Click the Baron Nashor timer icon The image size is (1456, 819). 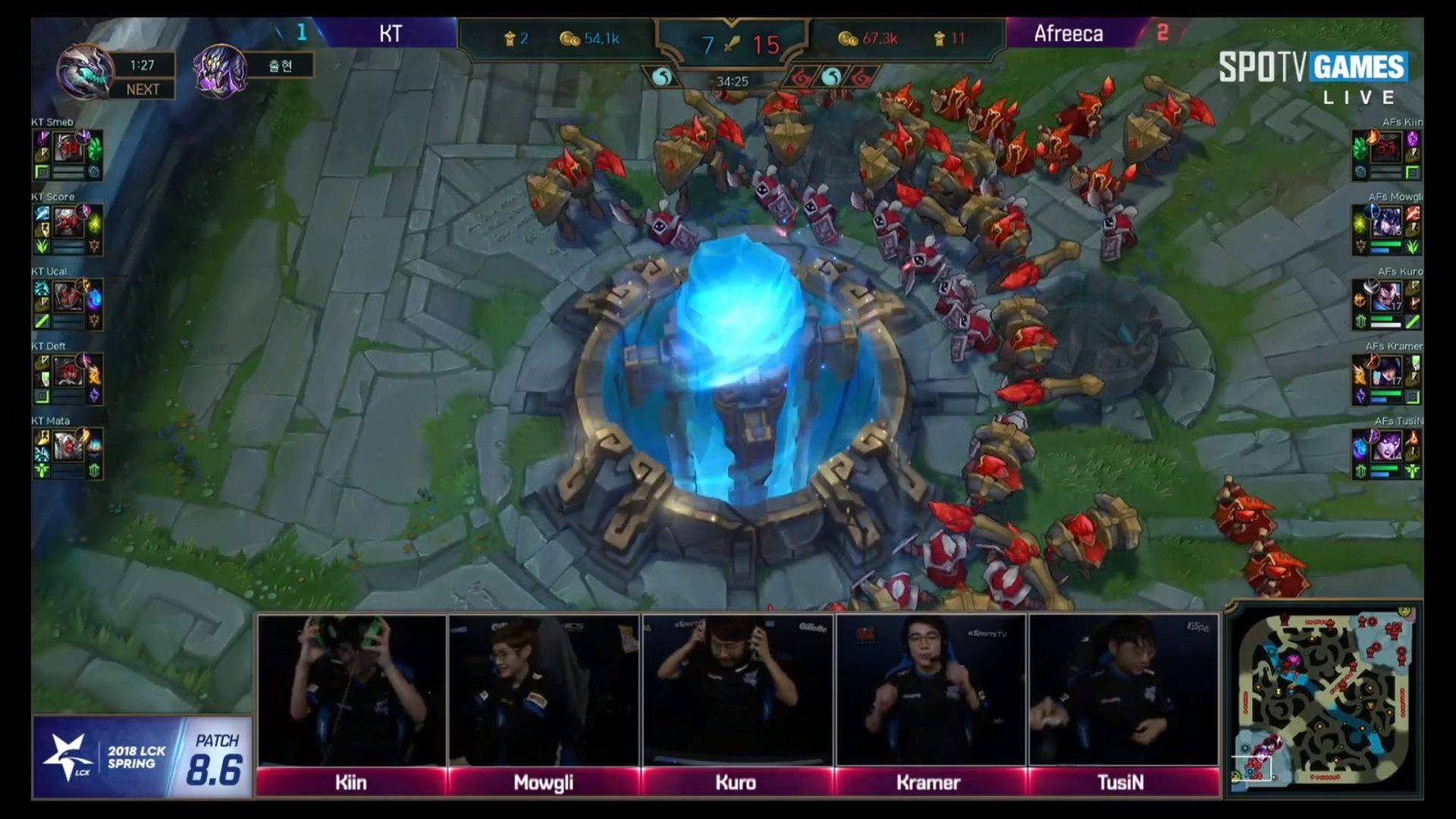(220, 72)
